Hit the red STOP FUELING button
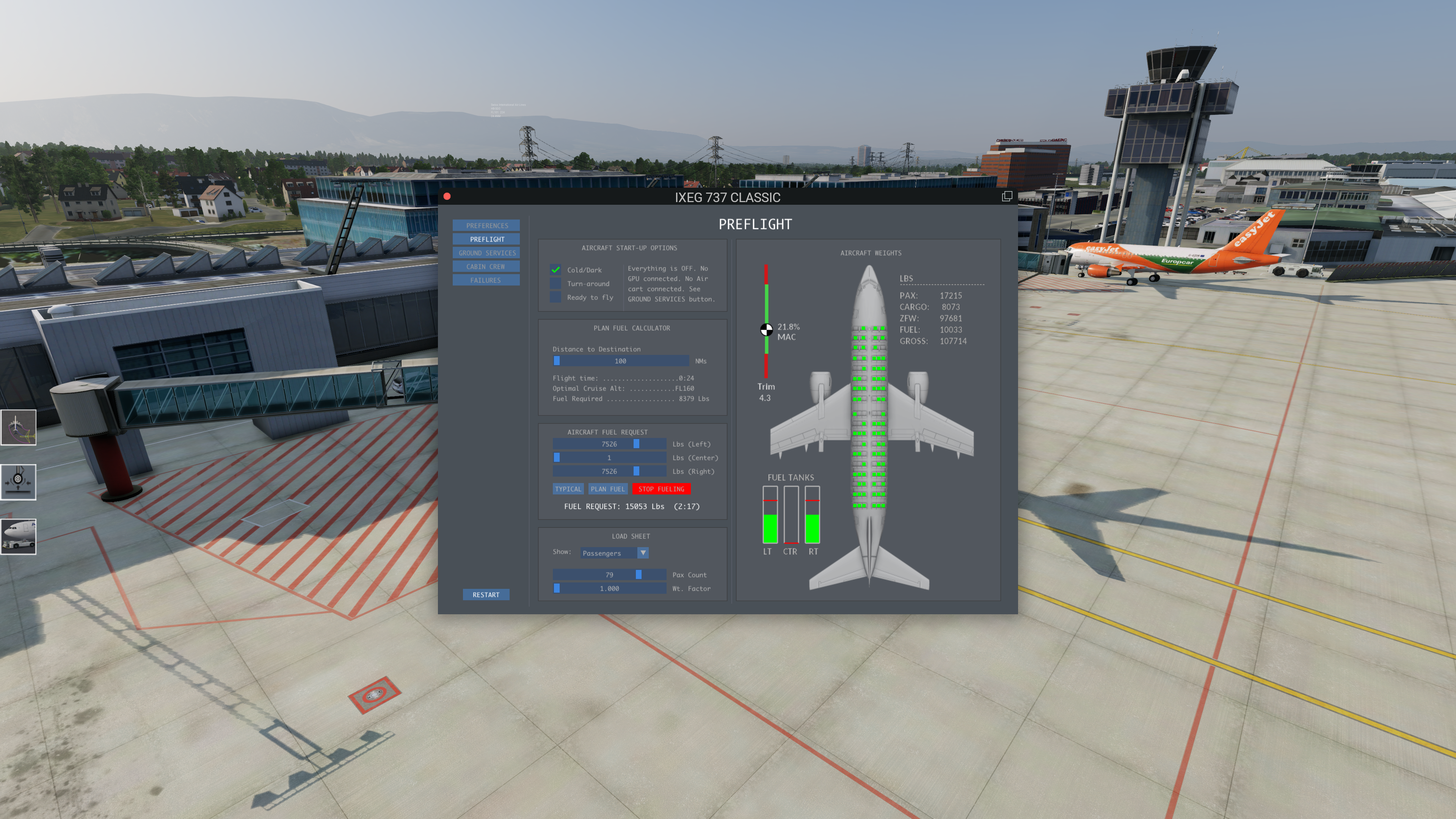Viewport: 1456px width, 819px height. tap(661, 489)
